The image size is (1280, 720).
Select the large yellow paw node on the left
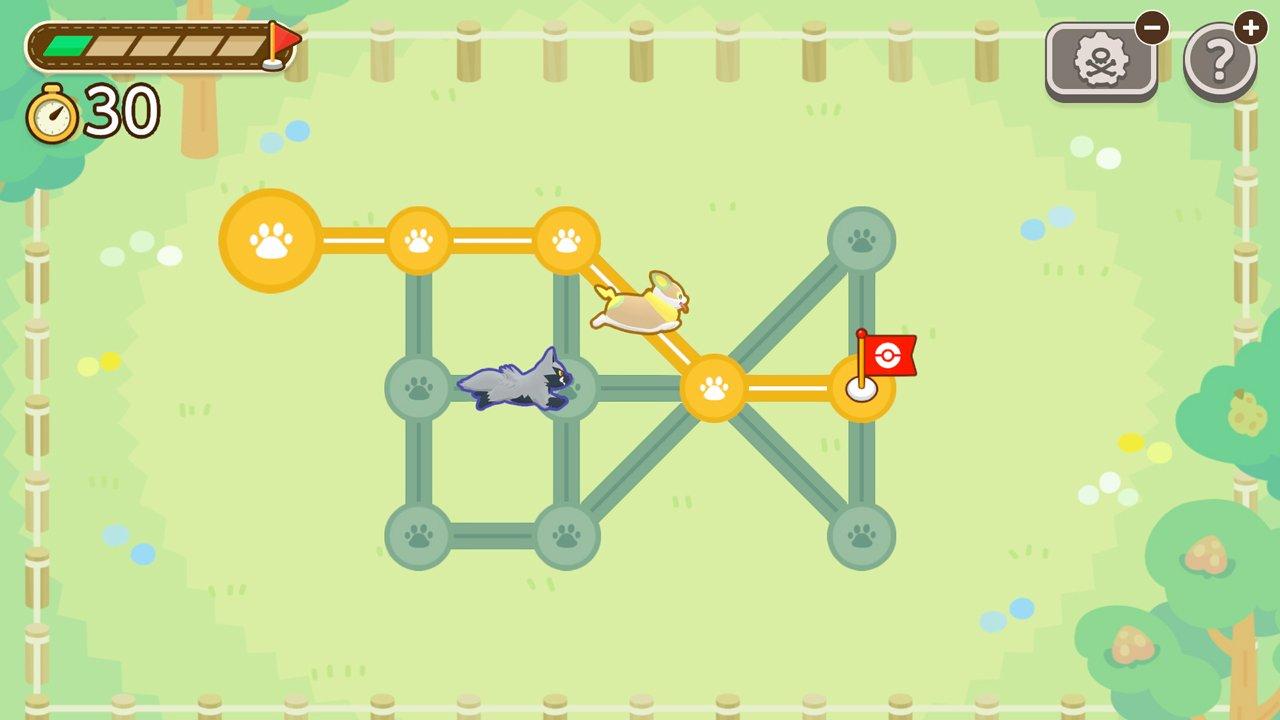[267, 240]
